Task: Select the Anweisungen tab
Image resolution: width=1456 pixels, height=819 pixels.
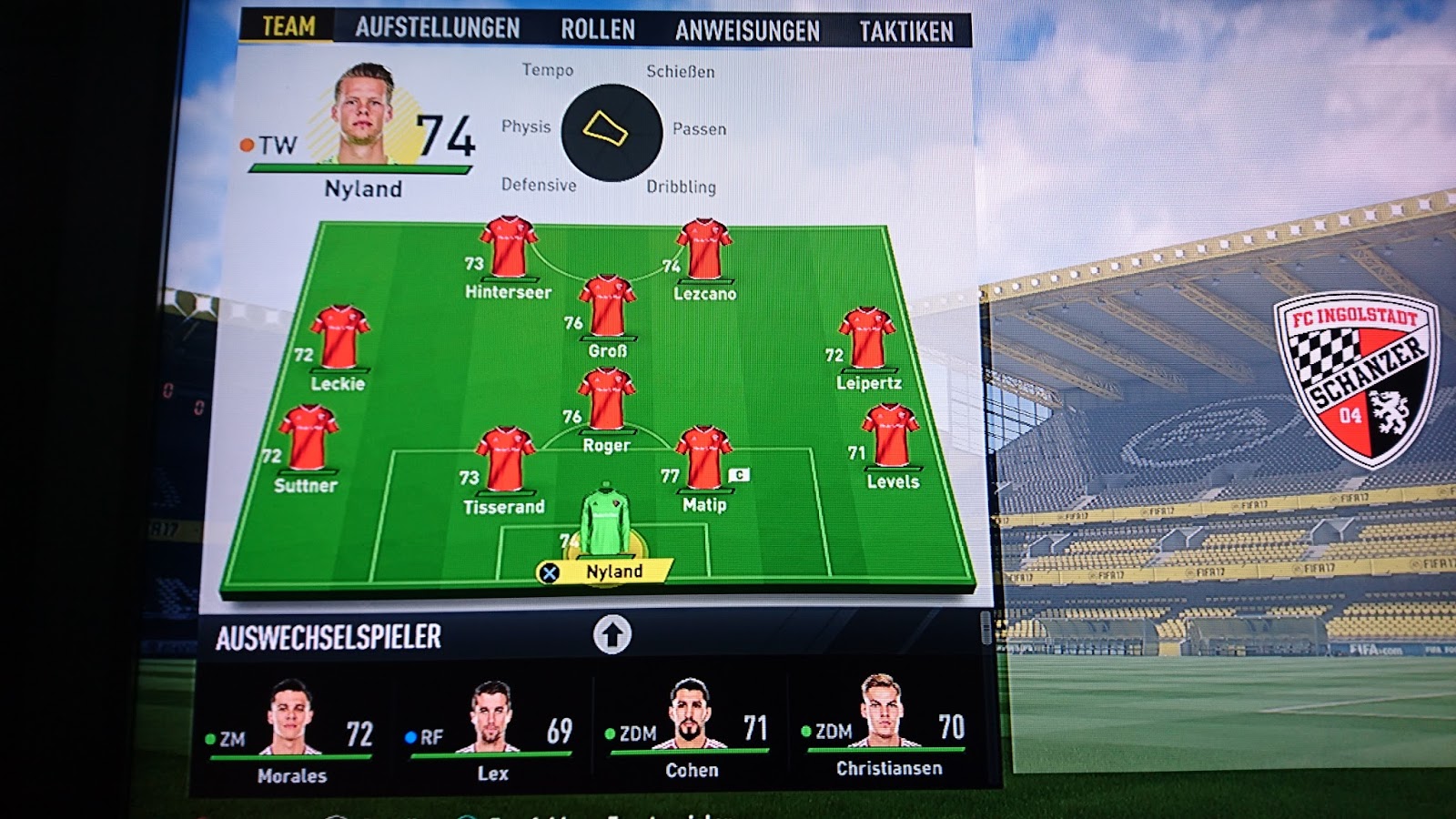Action: 746,31
